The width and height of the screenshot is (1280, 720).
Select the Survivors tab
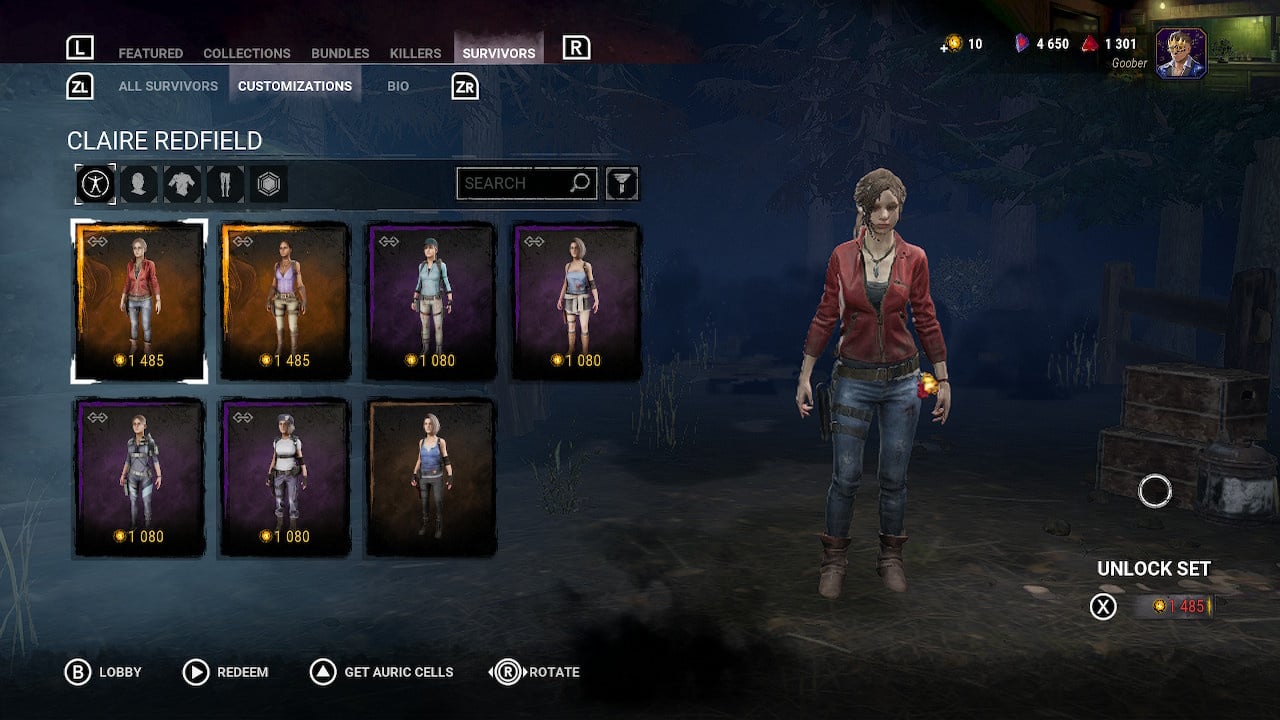[498, 53]
